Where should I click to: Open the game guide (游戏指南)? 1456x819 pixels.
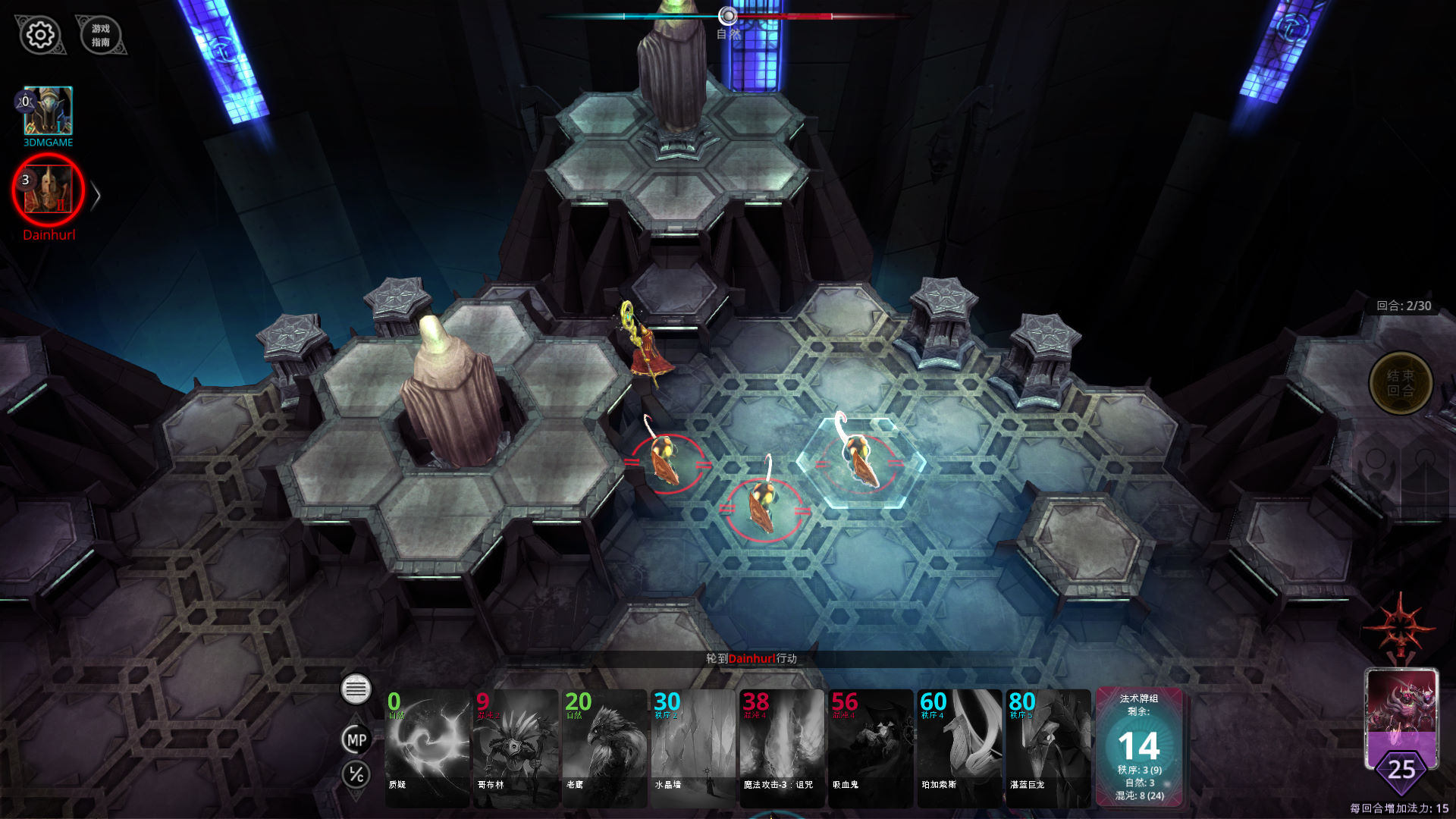(x=101, y=36)
